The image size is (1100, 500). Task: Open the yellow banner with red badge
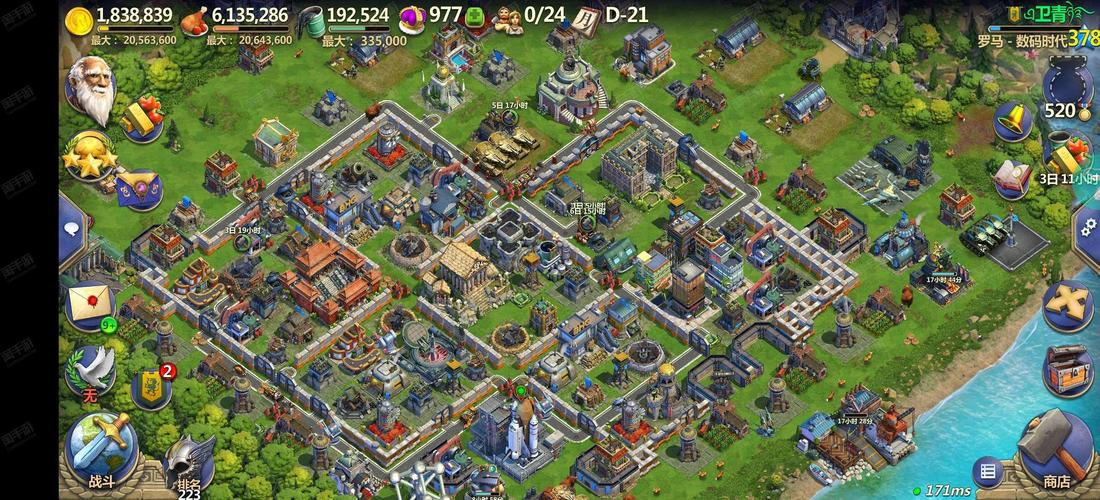coord(151,385)
